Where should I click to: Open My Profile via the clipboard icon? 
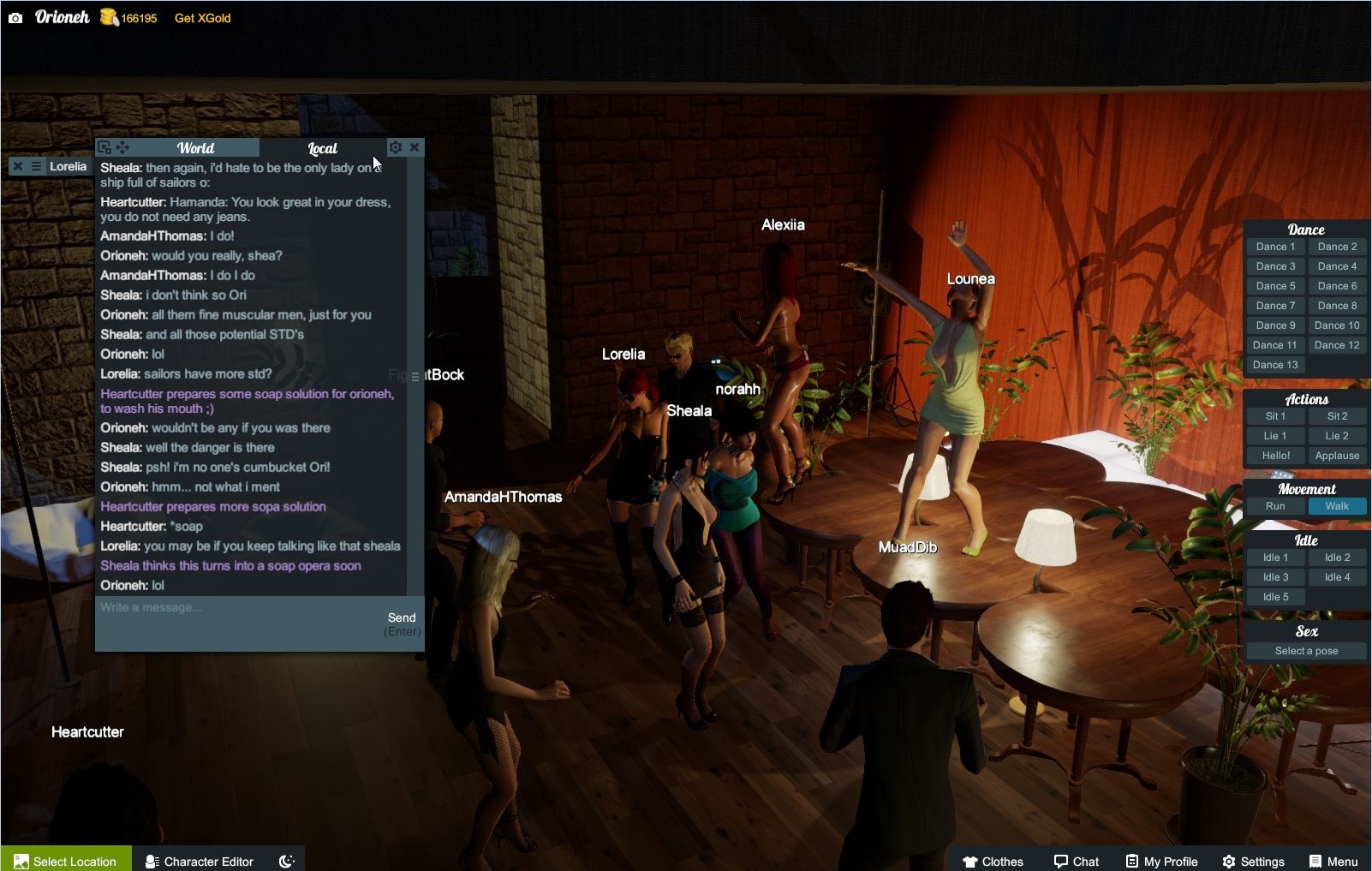(1134, 861)
